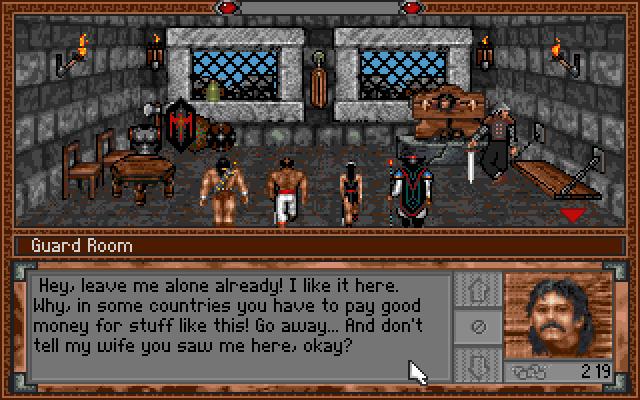Click the dialogue scroll up arrow
Screen dimensions: 640x400
click(476, 288)
